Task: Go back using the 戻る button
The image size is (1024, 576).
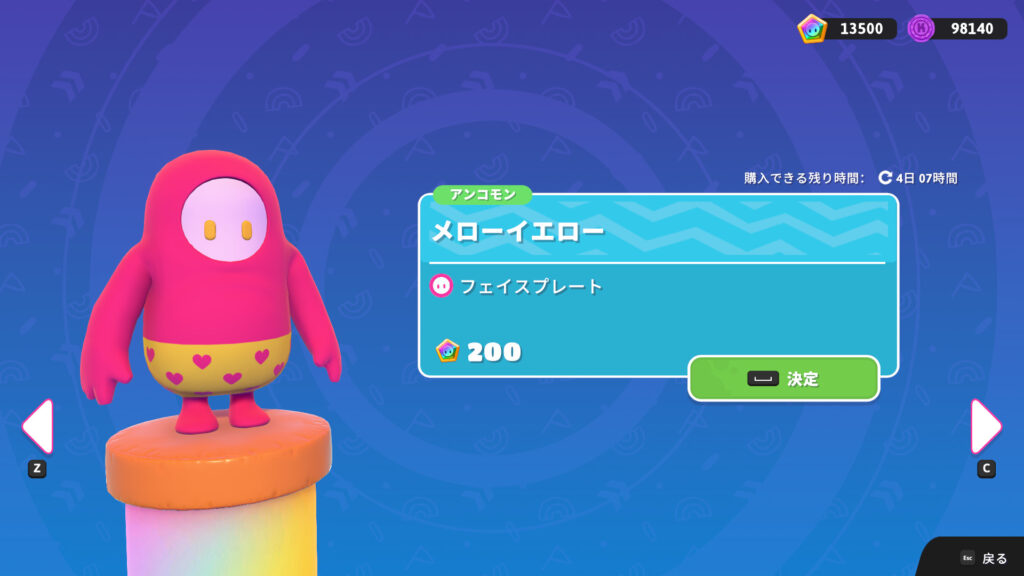Action: tap(984, 558)
